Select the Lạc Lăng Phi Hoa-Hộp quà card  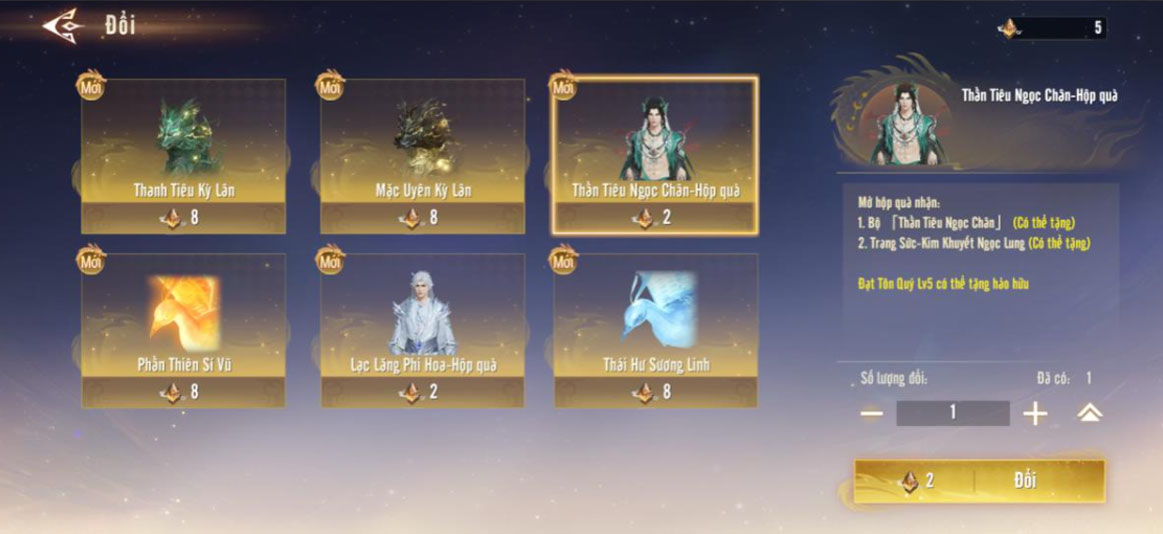pos(422,330)
